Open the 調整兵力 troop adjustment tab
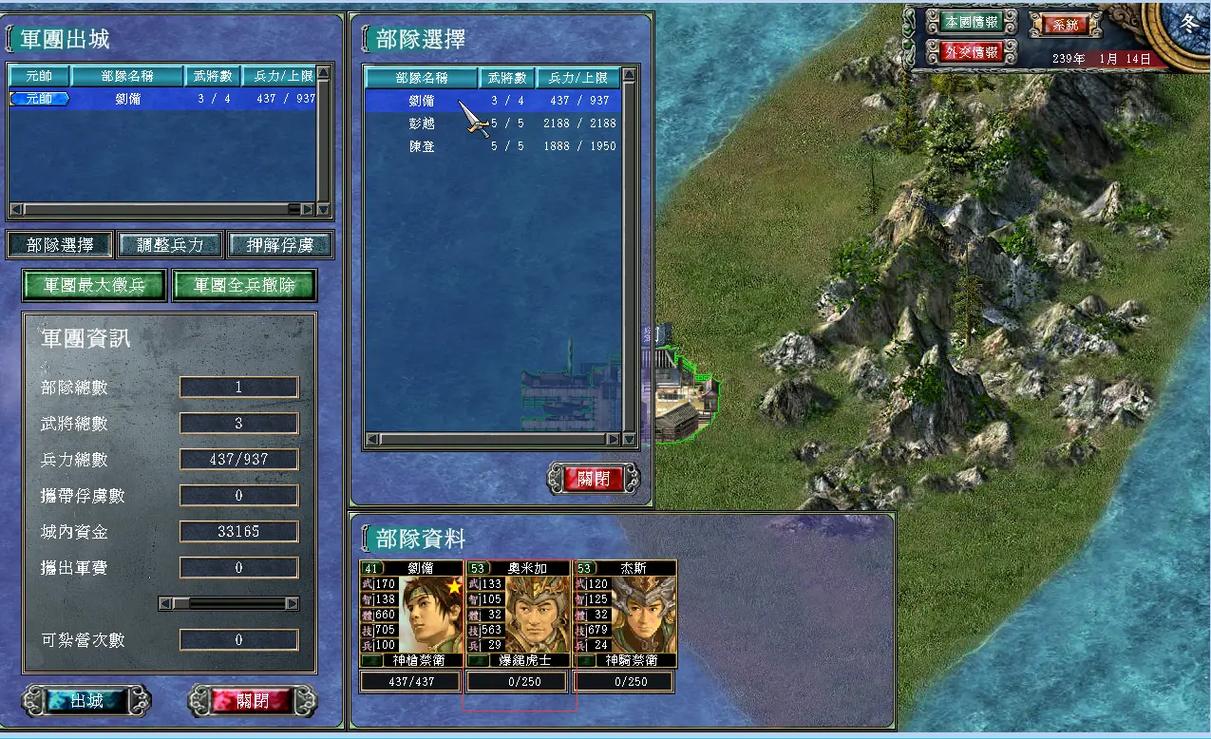Screen dimensions: 1211x739 170,245
